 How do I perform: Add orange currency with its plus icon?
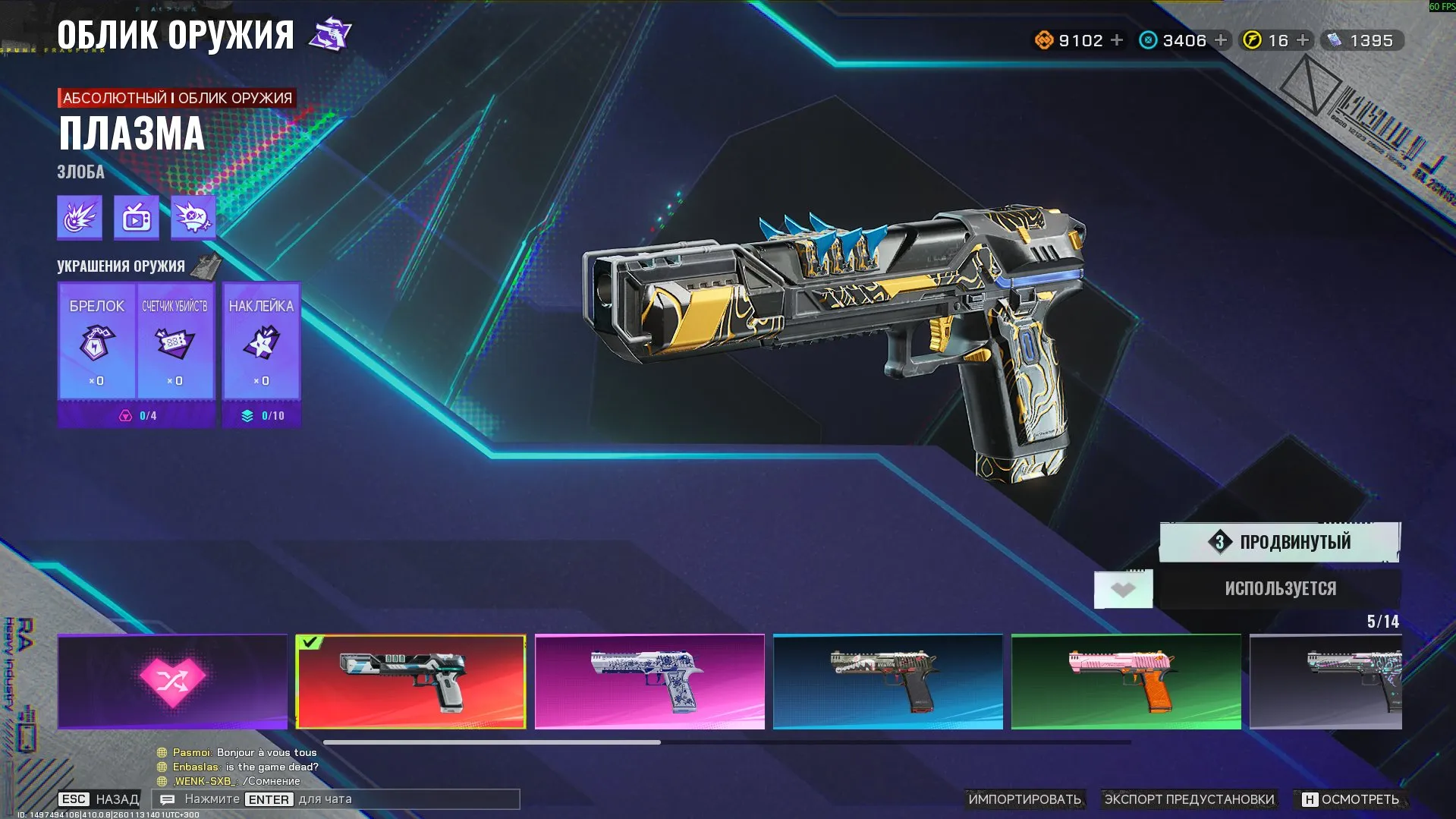[x=1116, y=39]
